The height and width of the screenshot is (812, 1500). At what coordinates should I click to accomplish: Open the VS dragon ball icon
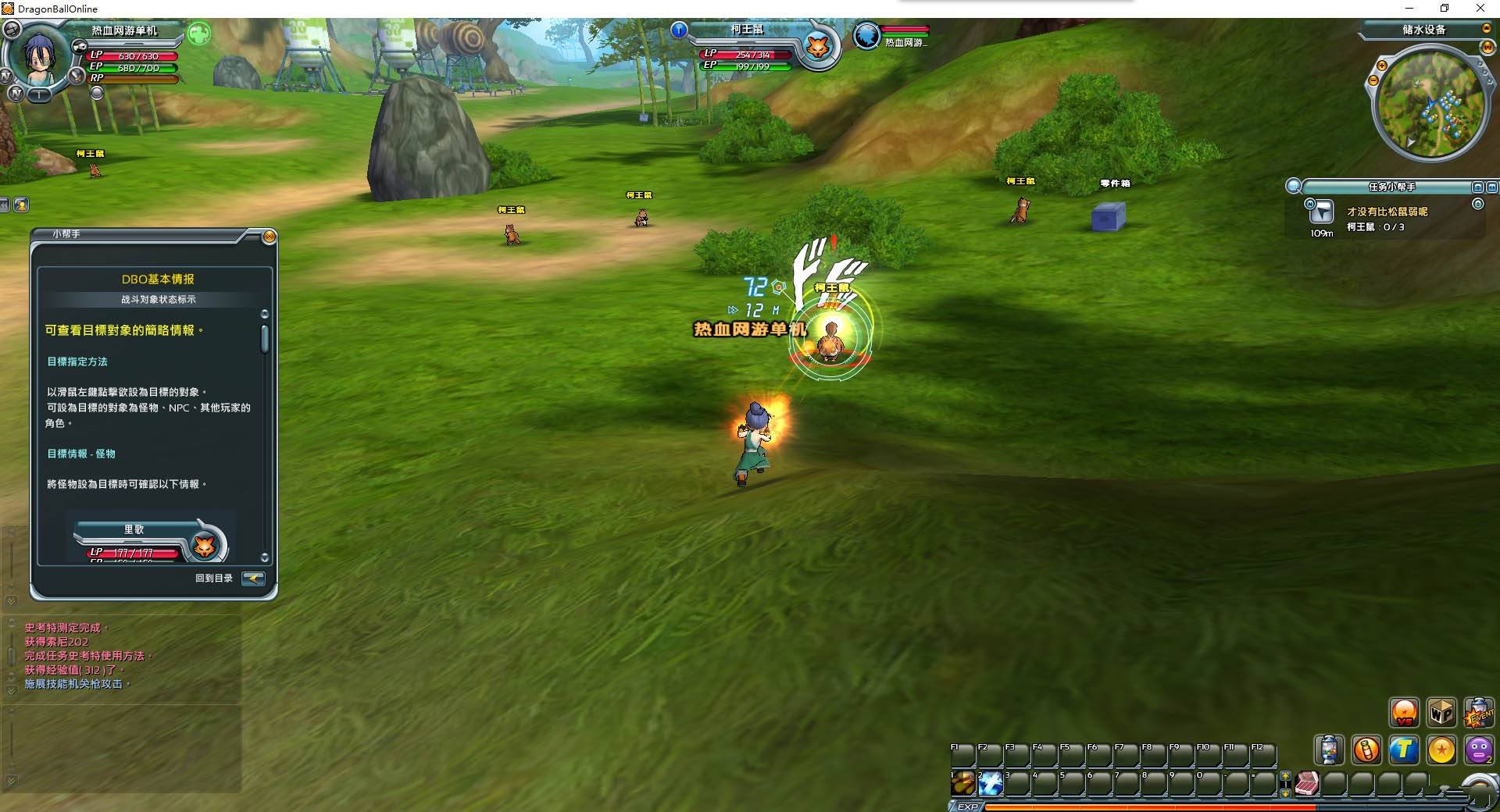coord(1404,712)
